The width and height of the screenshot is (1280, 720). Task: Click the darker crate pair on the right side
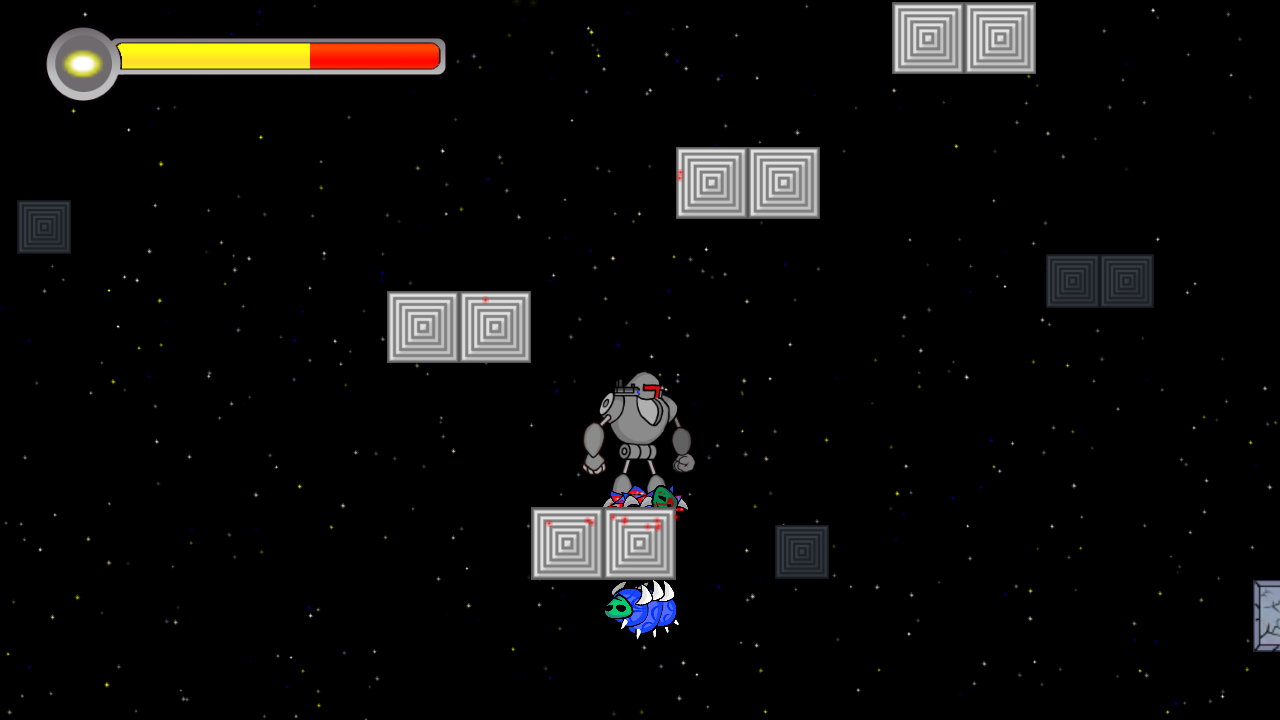tap(1100, 280)
